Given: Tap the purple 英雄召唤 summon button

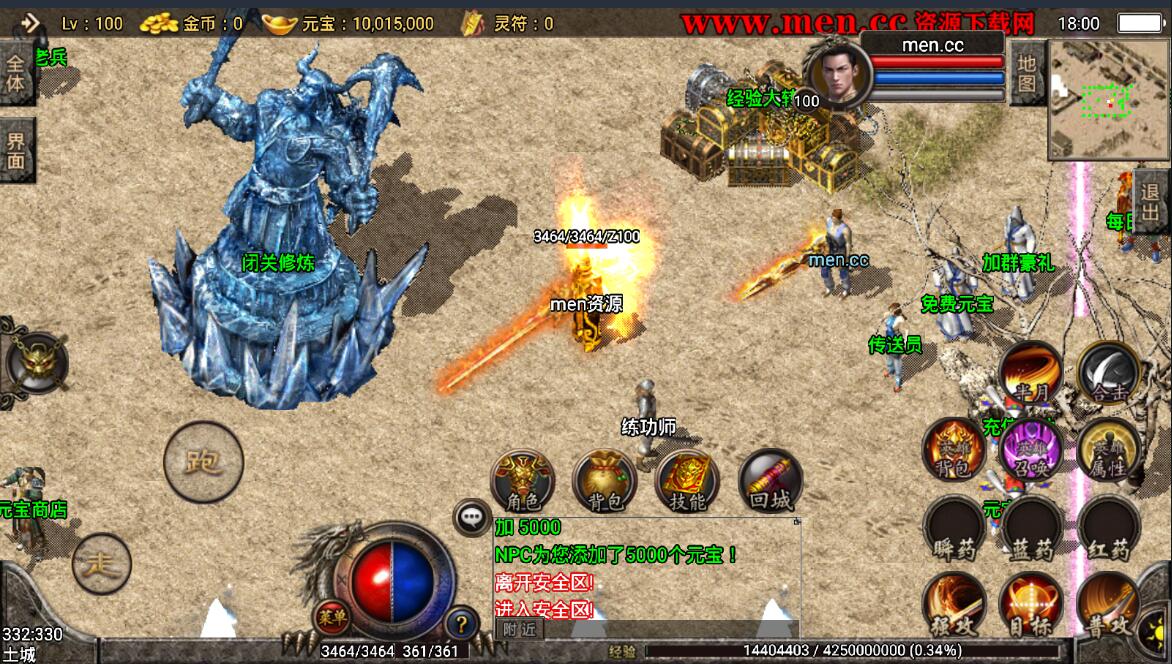Looking at the screenshot, I should [x=1031, y=450].
